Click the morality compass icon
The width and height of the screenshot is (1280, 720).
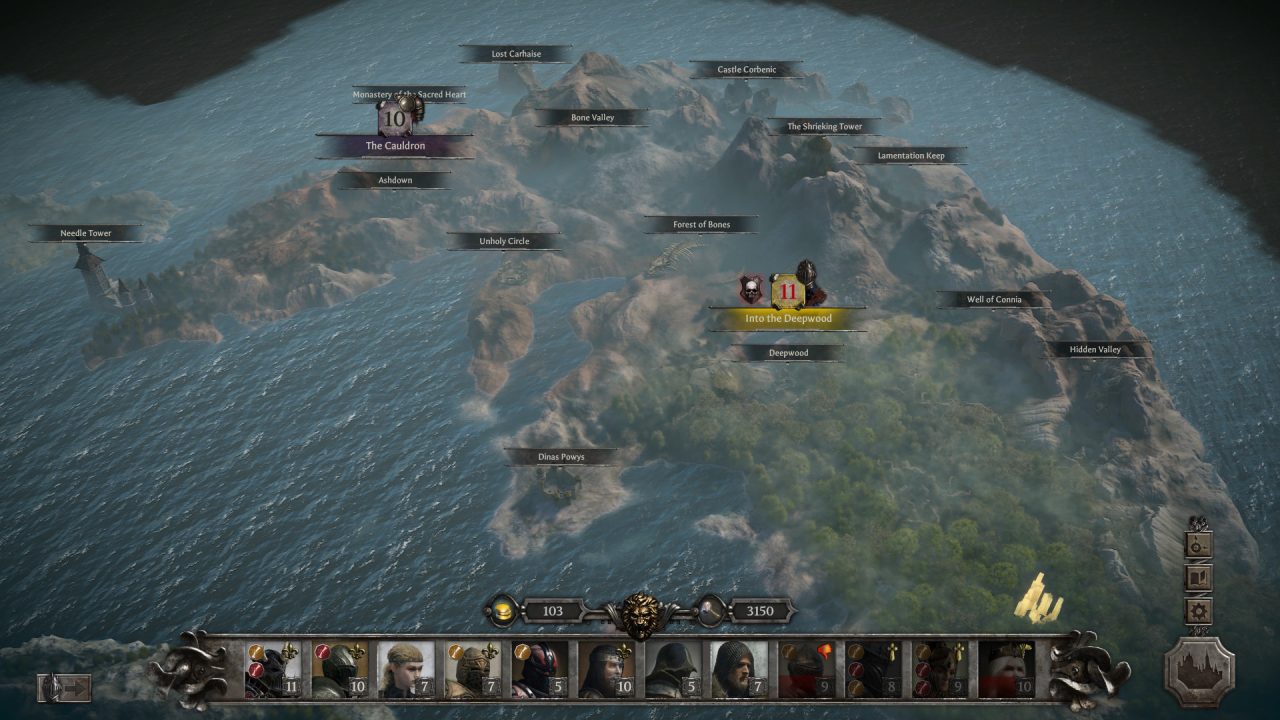tap(1199, 544)
